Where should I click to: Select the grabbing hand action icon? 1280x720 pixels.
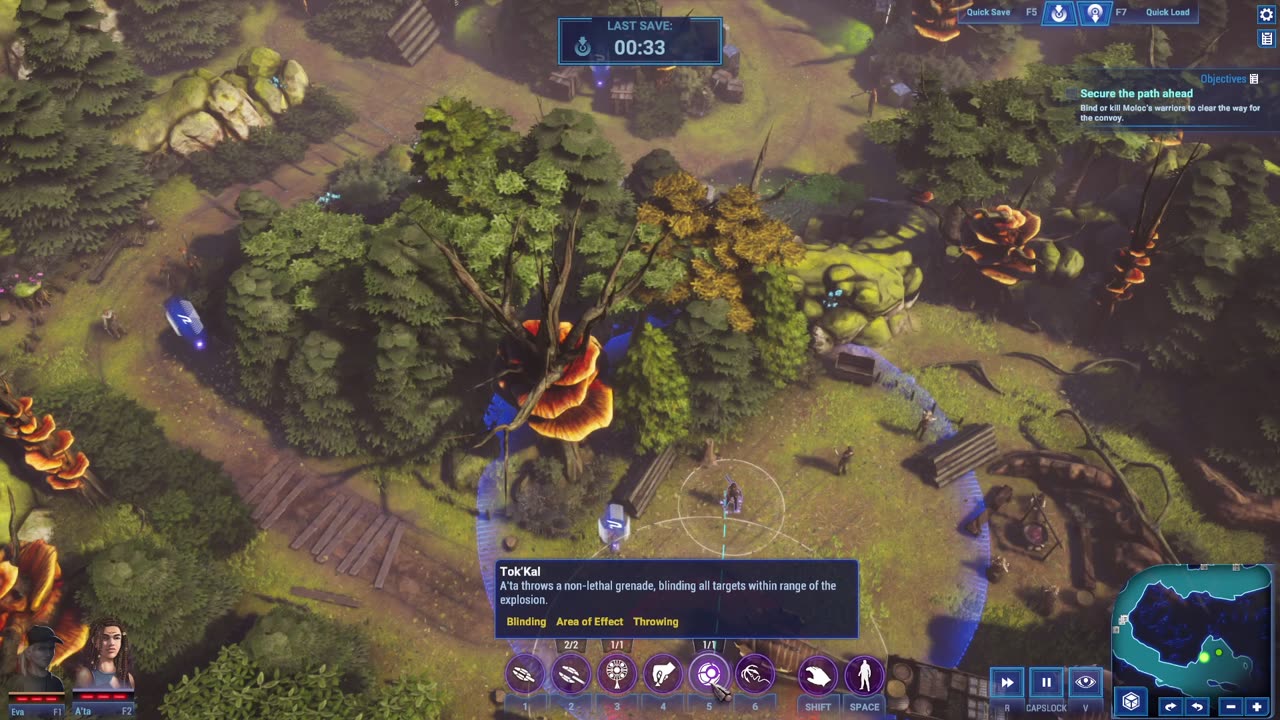point(818,676)
